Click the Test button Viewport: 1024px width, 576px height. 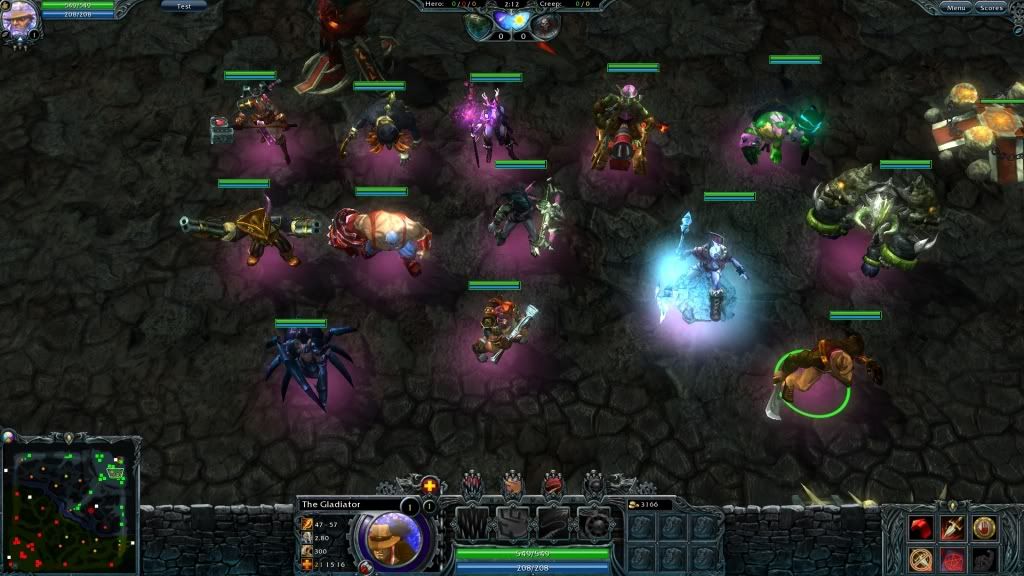(183, 5)
